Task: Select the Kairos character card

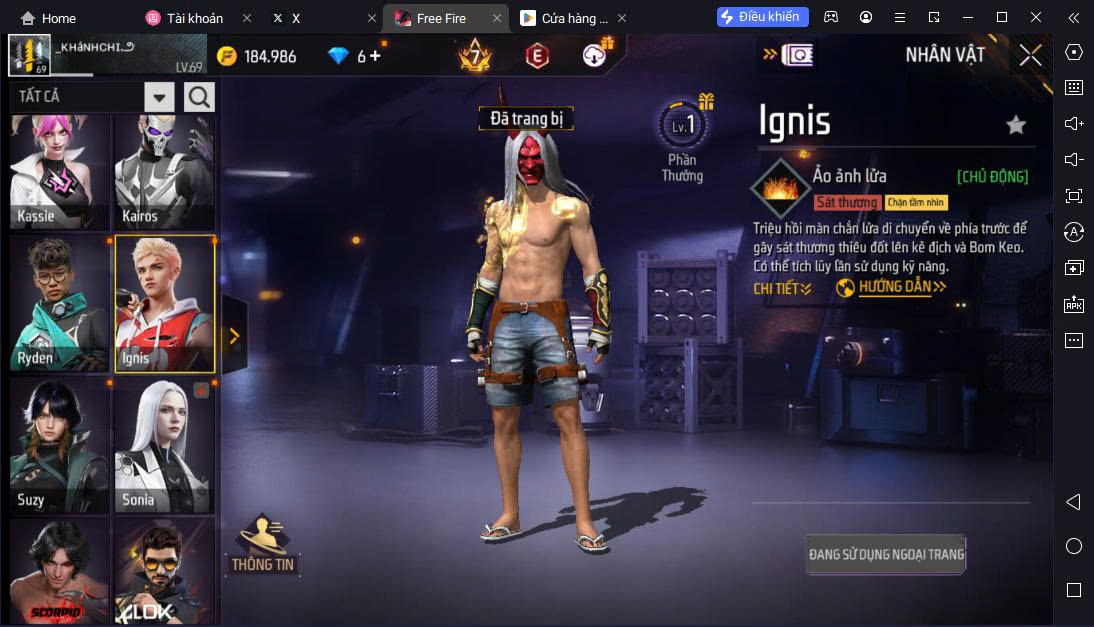Action: tap(164, 171)
